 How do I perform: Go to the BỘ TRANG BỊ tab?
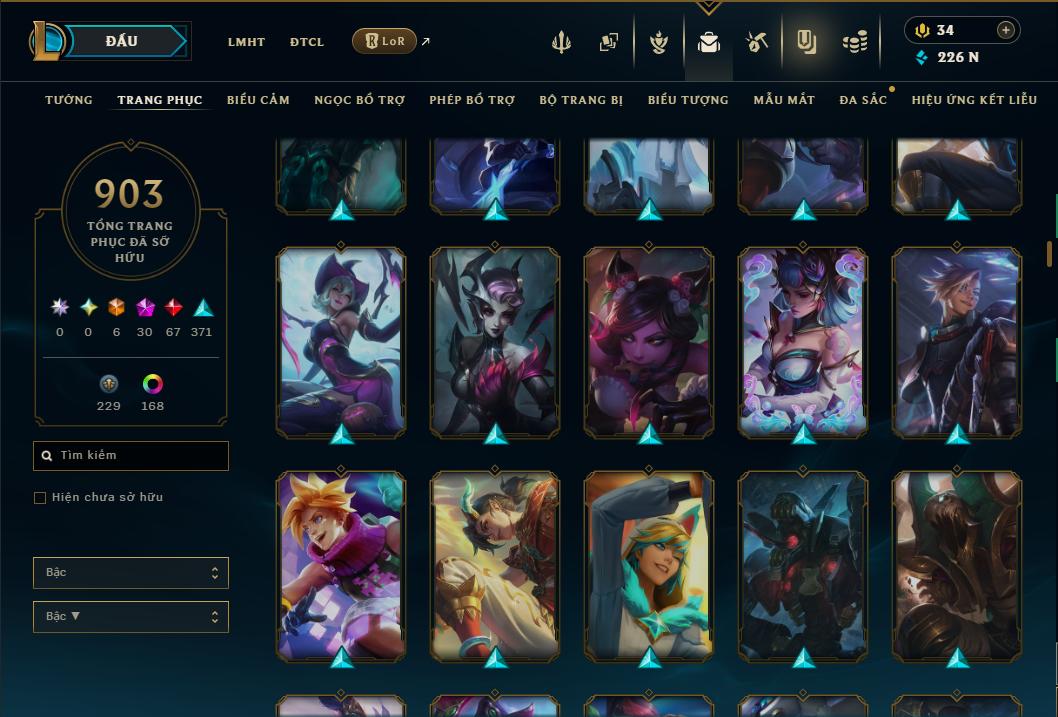click(x=581, y=100)
